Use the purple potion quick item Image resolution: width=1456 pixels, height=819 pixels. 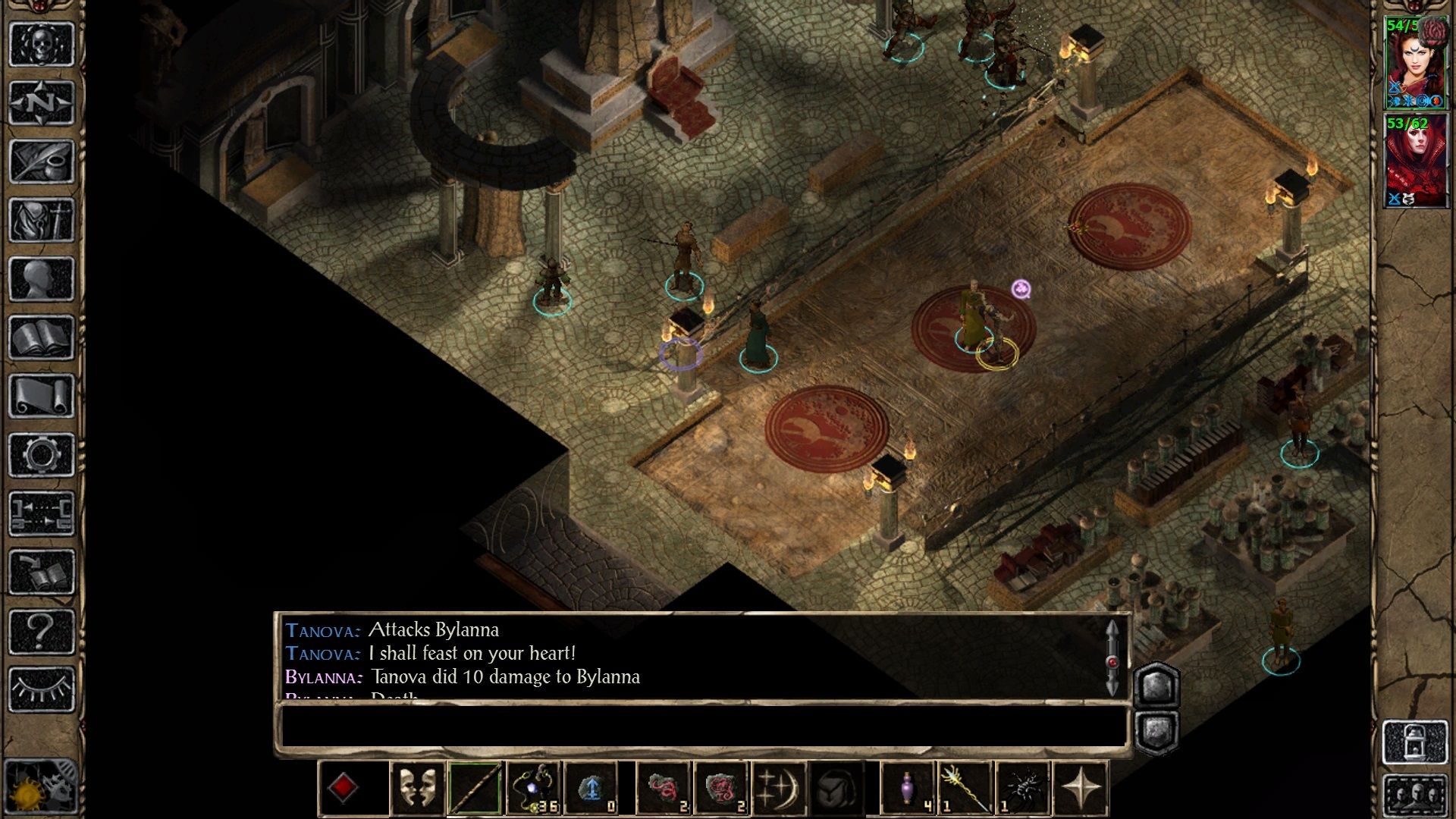(x=908, y=788)
